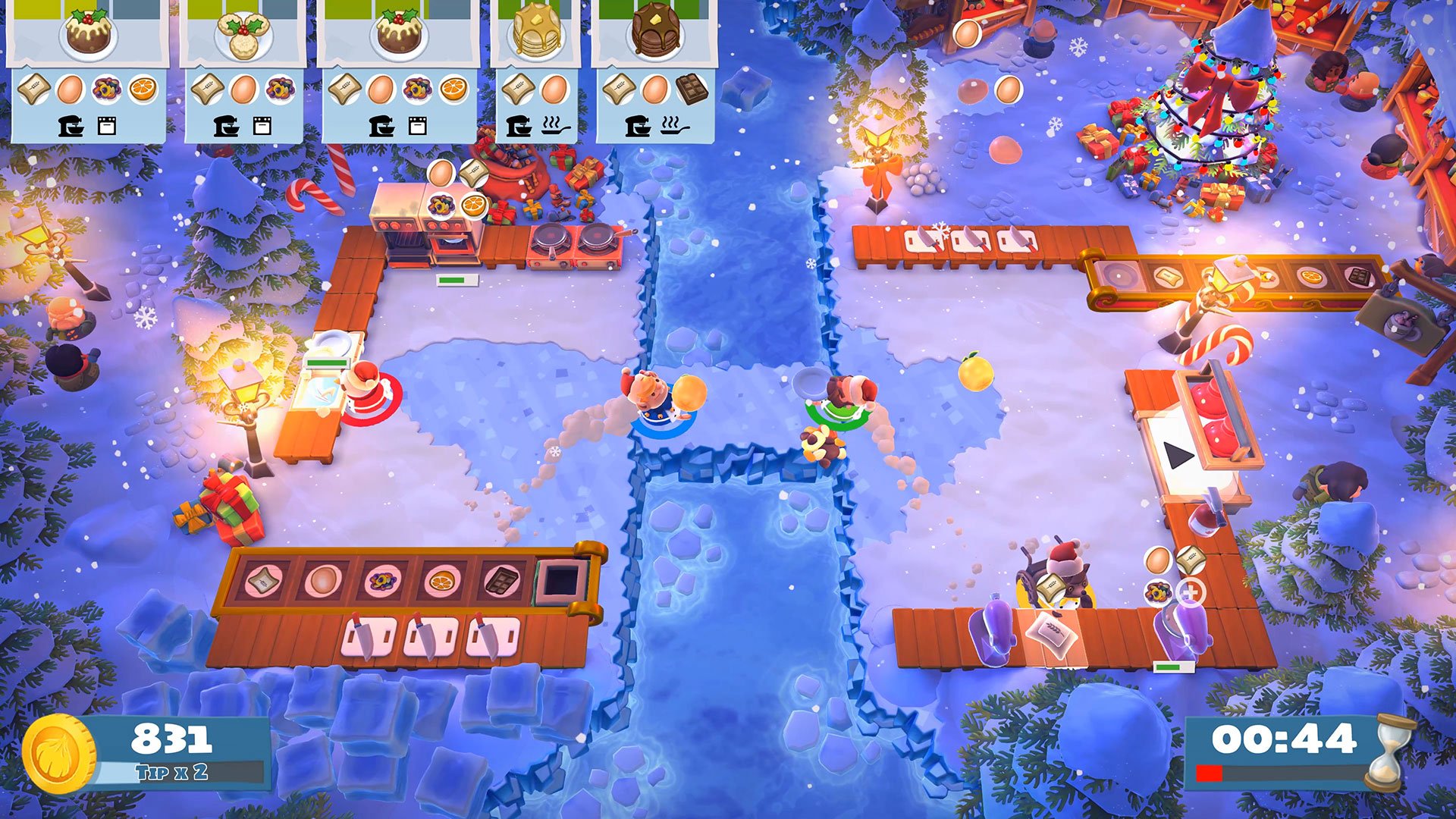The width and height of the screenshot is (1456, 819).
Task: Click the oven icon on the second order card
Action: click(x=262, y=126)
